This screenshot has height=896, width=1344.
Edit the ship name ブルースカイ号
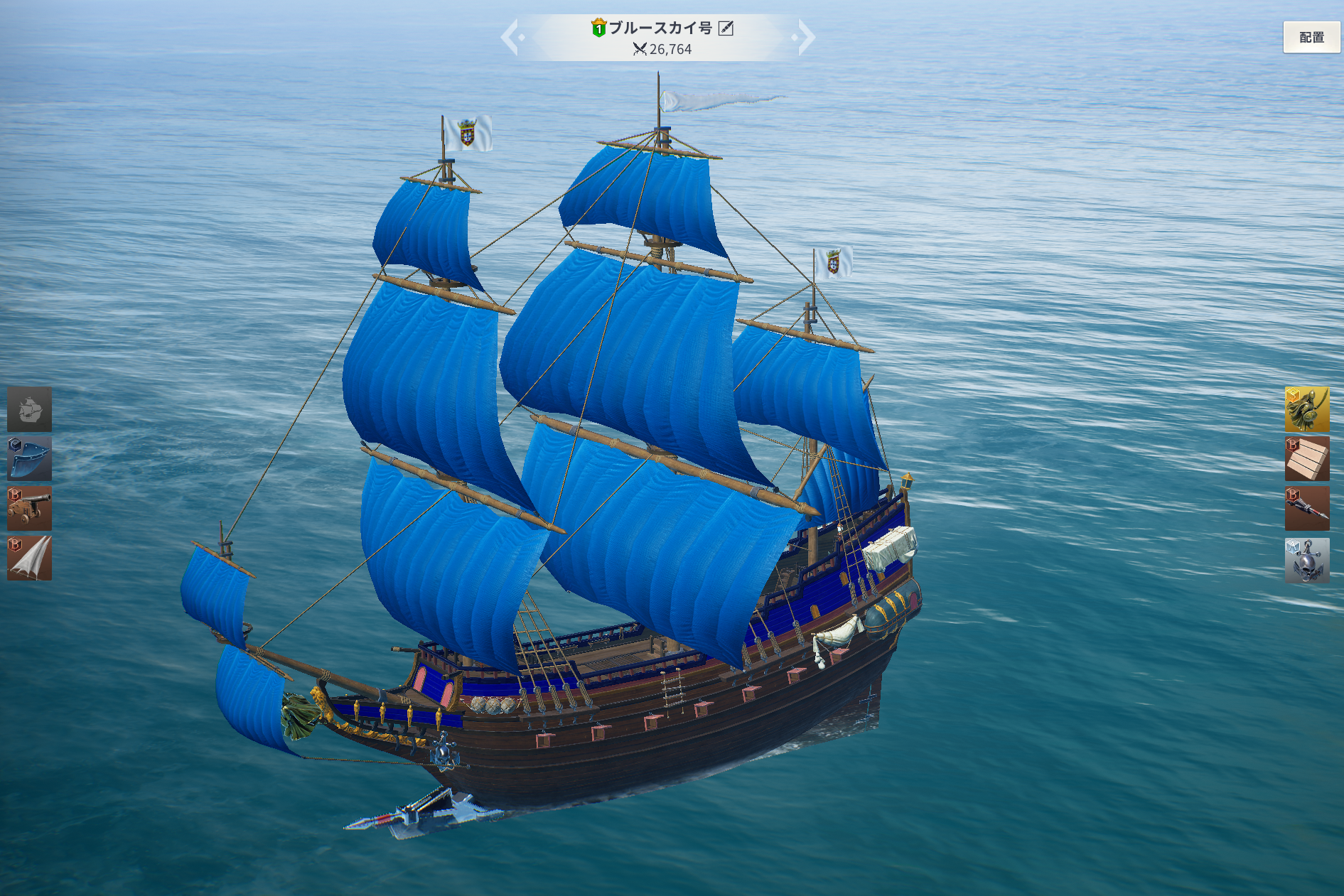click(x=726, y=28)
